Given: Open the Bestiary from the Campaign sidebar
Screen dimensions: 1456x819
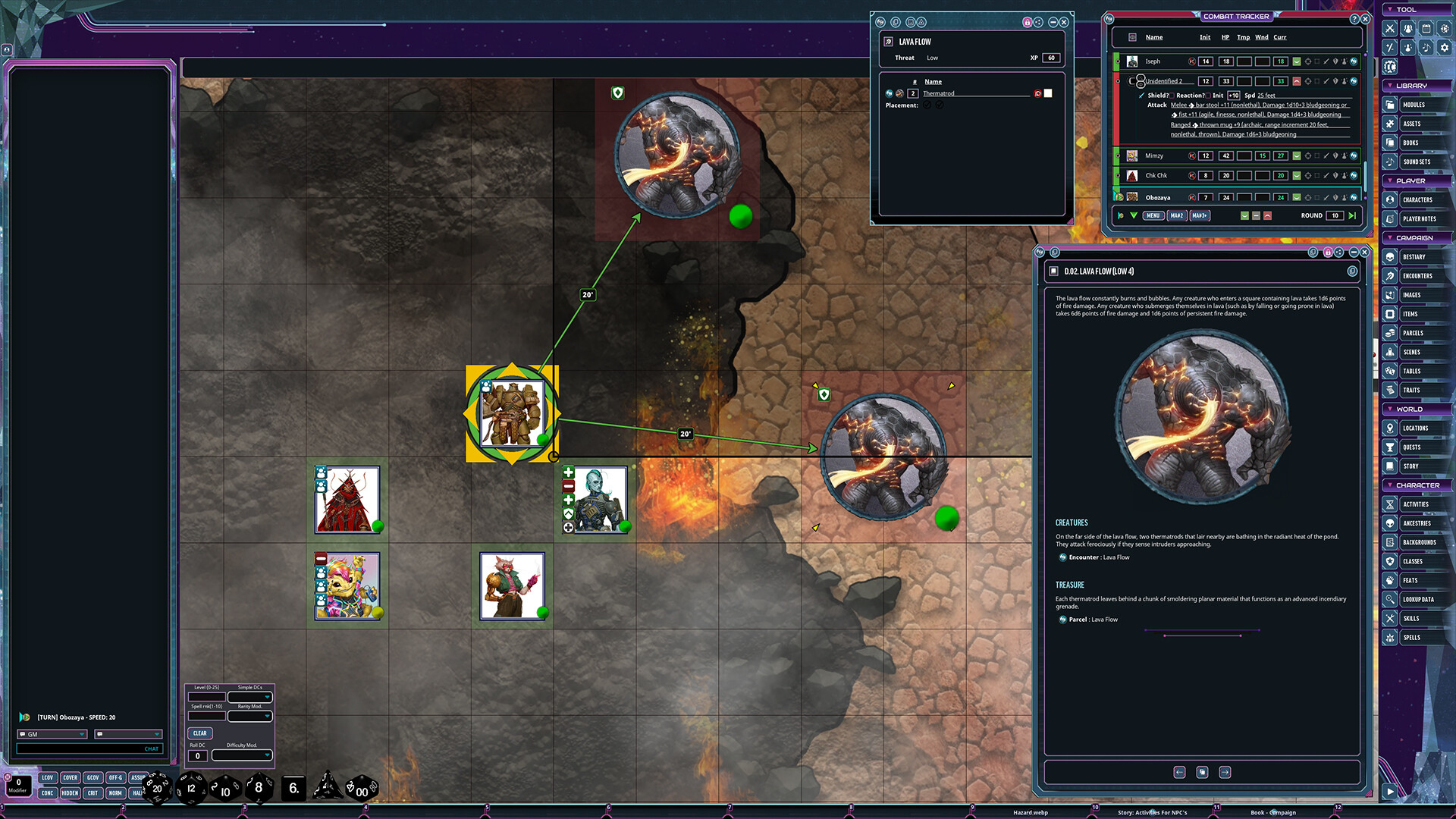Looking at the screenshot, I should pos(1414,257).
